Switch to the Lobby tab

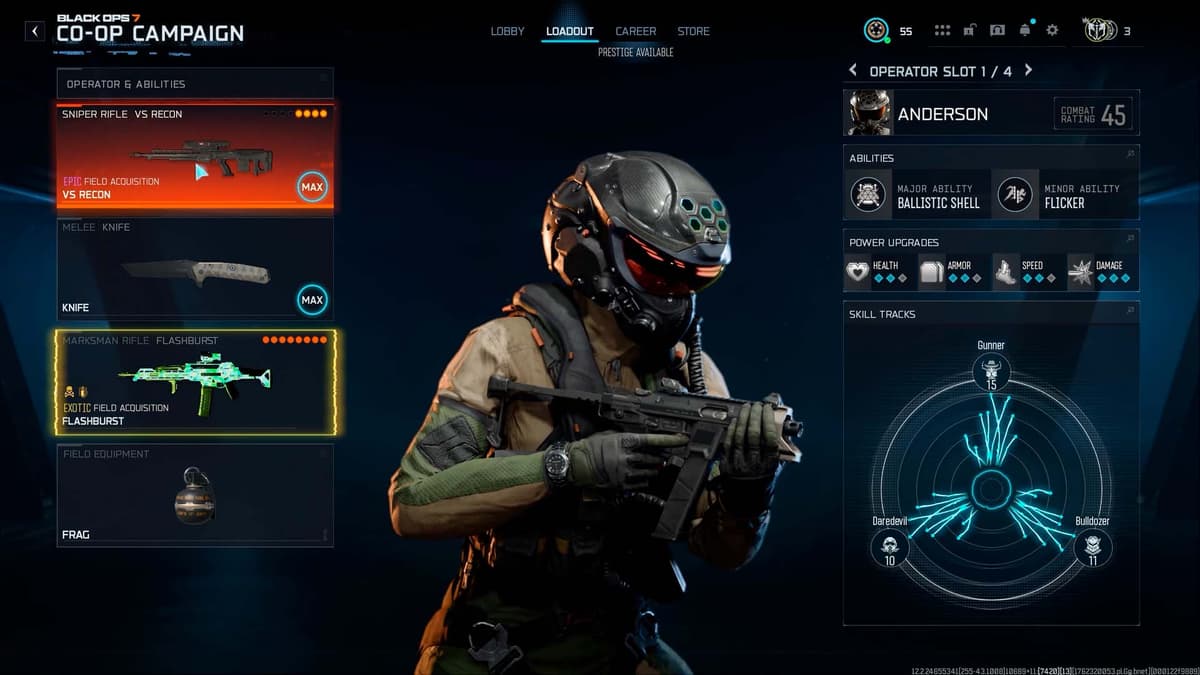(x=507, y=31)
